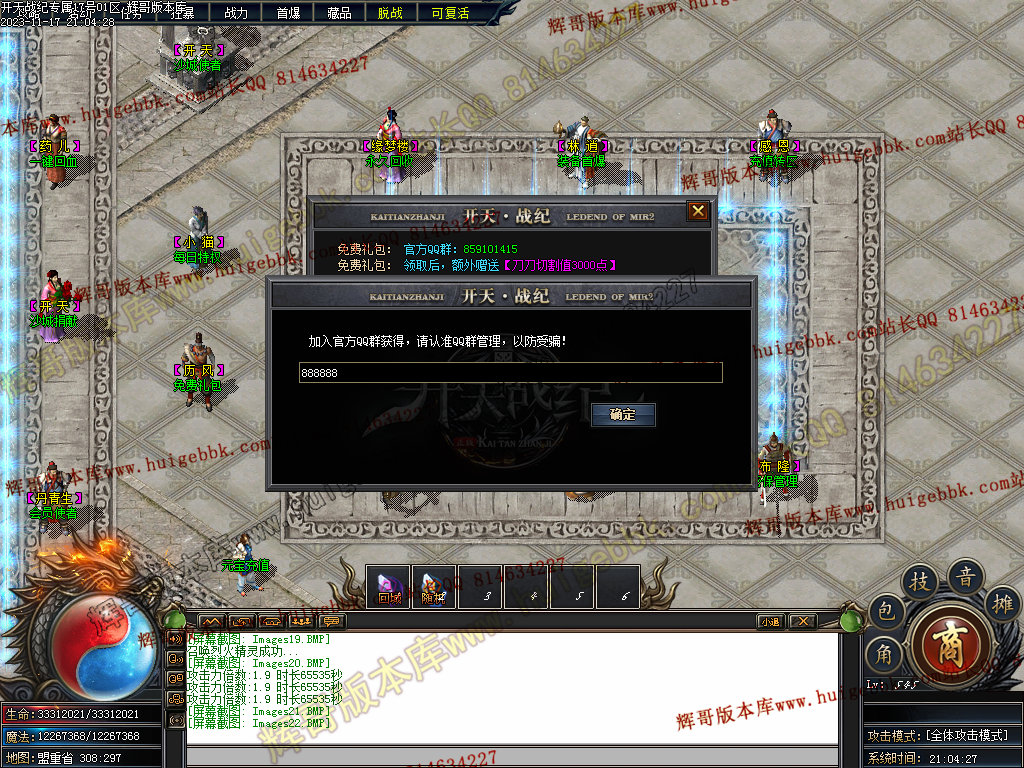The width and height of the screenshot is (1024, 768).
Task: Open the bag with the 包 button
Action: coord(886,611)
